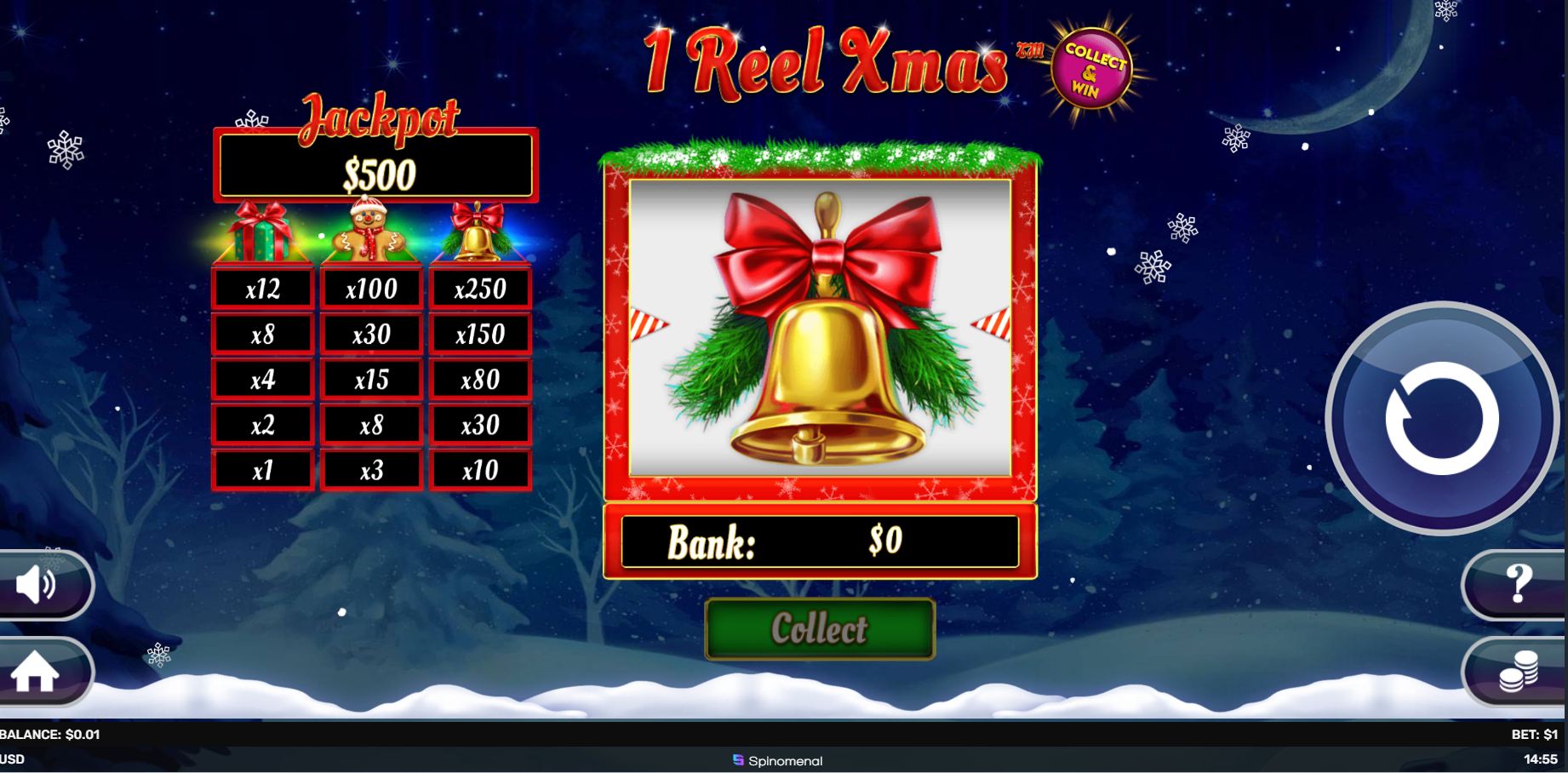This screenshot has height=773, width=1568.
Task: Click the Spinomenal logo in the bottom bar
Action: click(783, 762)
